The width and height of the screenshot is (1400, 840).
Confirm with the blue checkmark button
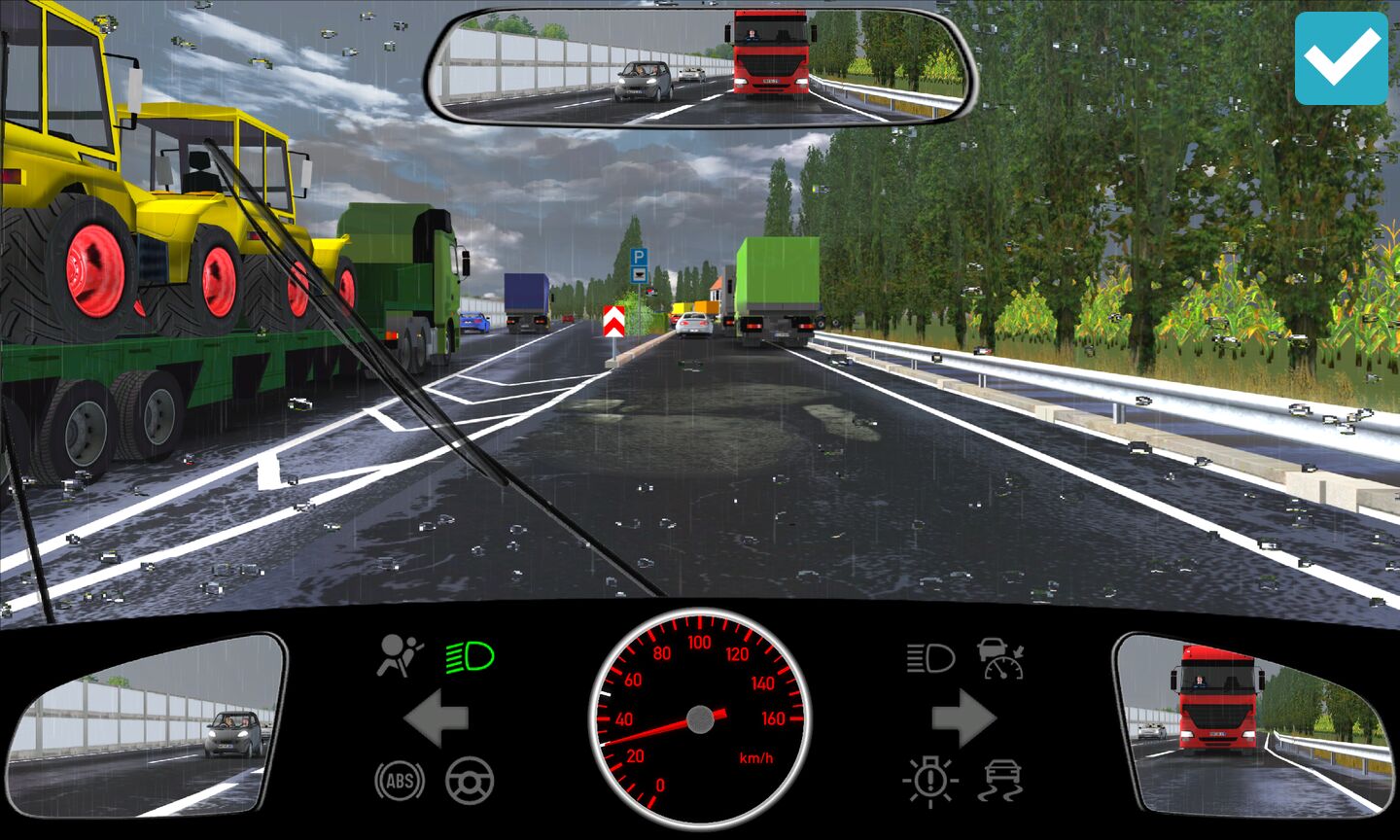click(x=1341, y=58)
